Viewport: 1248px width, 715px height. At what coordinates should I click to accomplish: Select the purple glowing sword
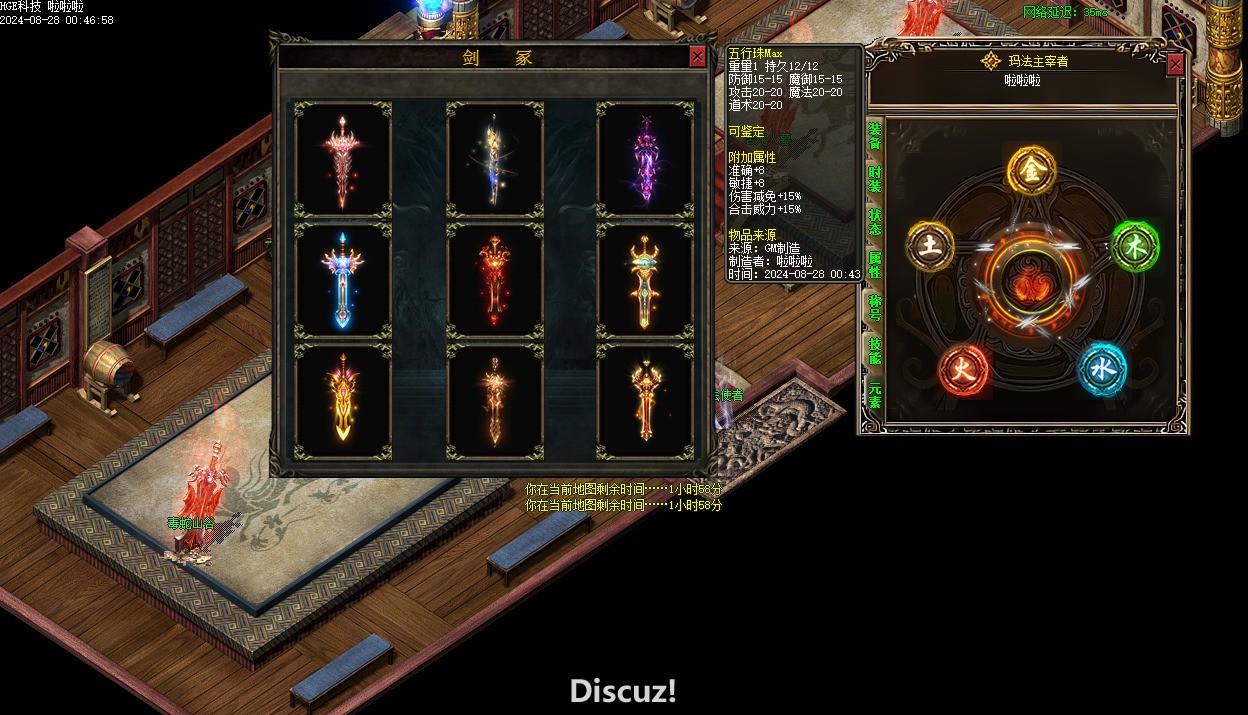coord(645,159)
